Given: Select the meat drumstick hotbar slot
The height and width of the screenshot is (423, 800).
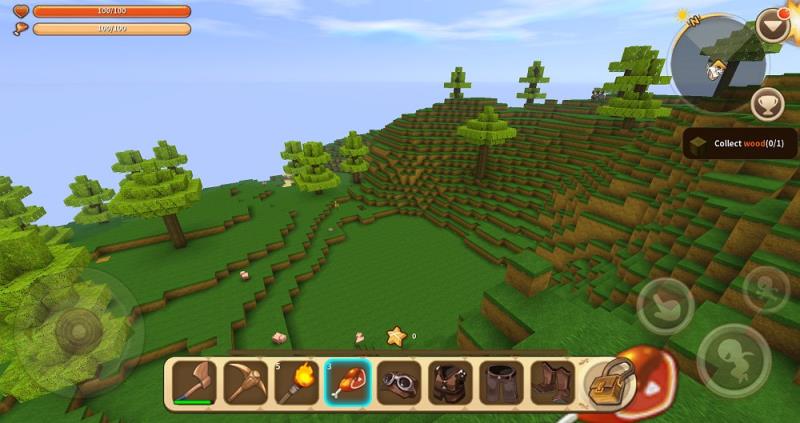Looking at the screenshot, I should click(348, 381).
